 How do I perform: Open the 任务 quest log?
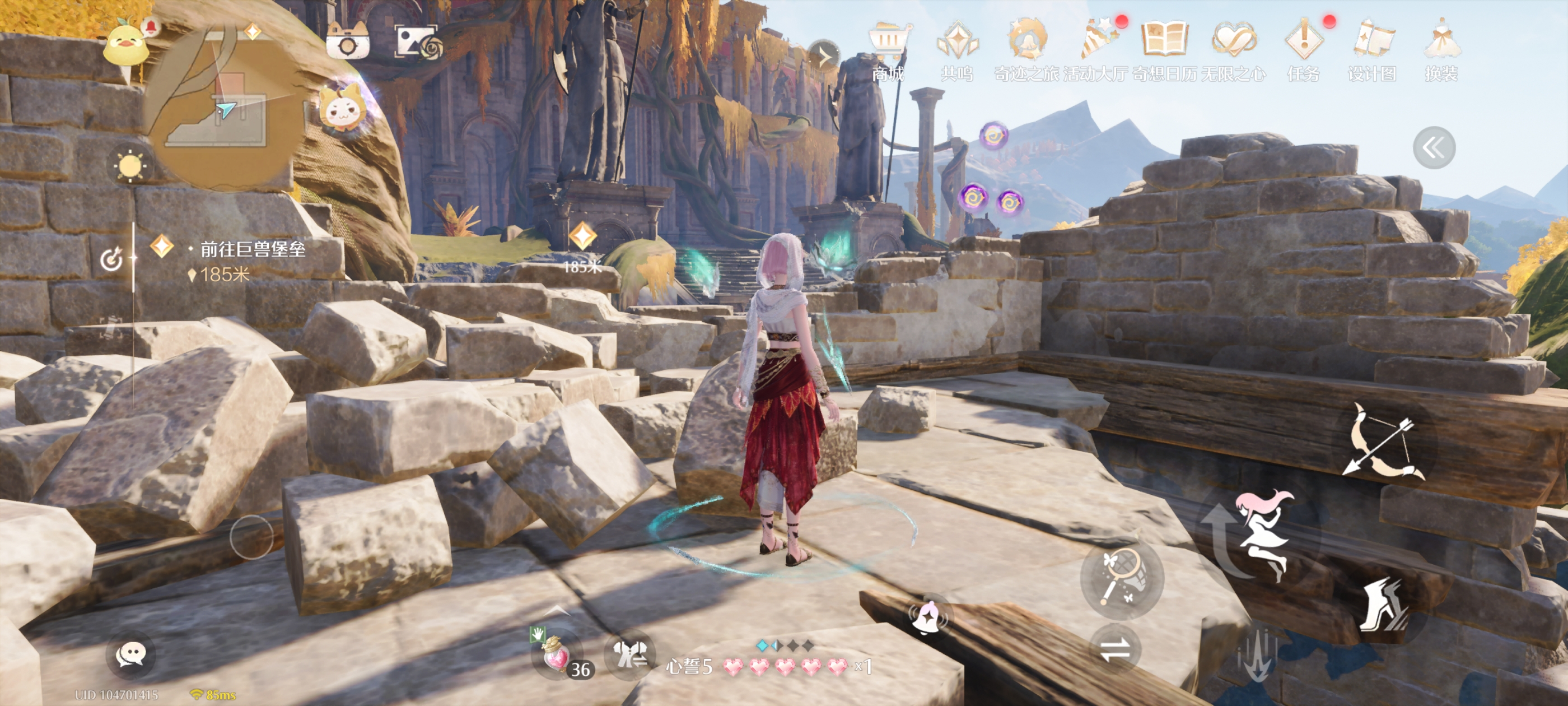tap(1303, 49)
